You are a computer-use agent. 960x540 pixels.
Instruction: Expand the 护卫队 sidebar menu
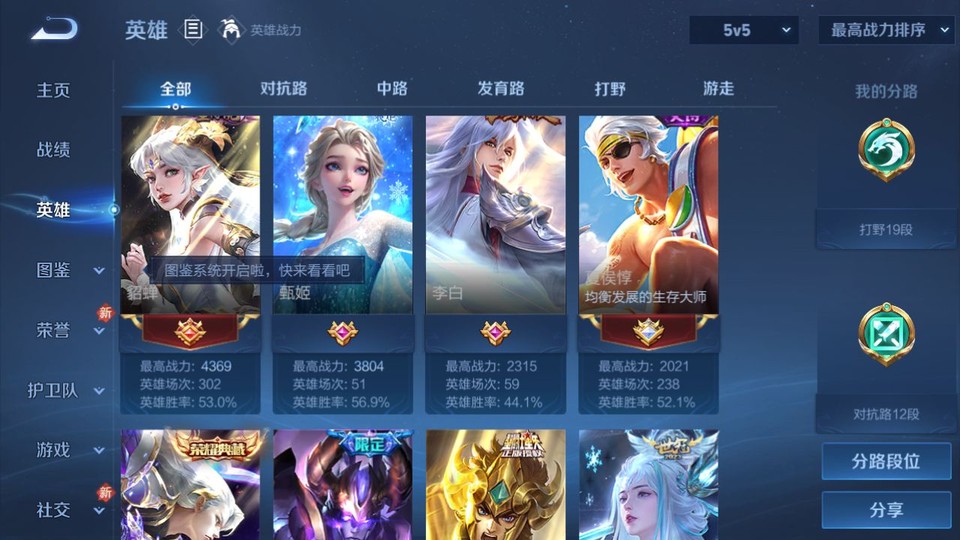click(x=66, y=390)
